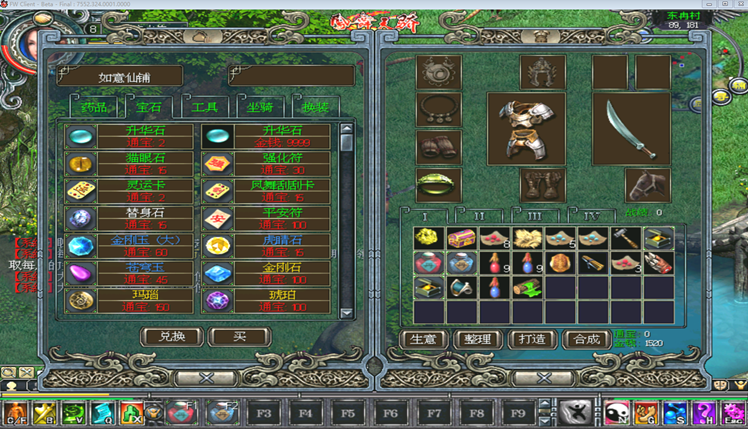Switch to inventory bag tab II

pos(479,215)
